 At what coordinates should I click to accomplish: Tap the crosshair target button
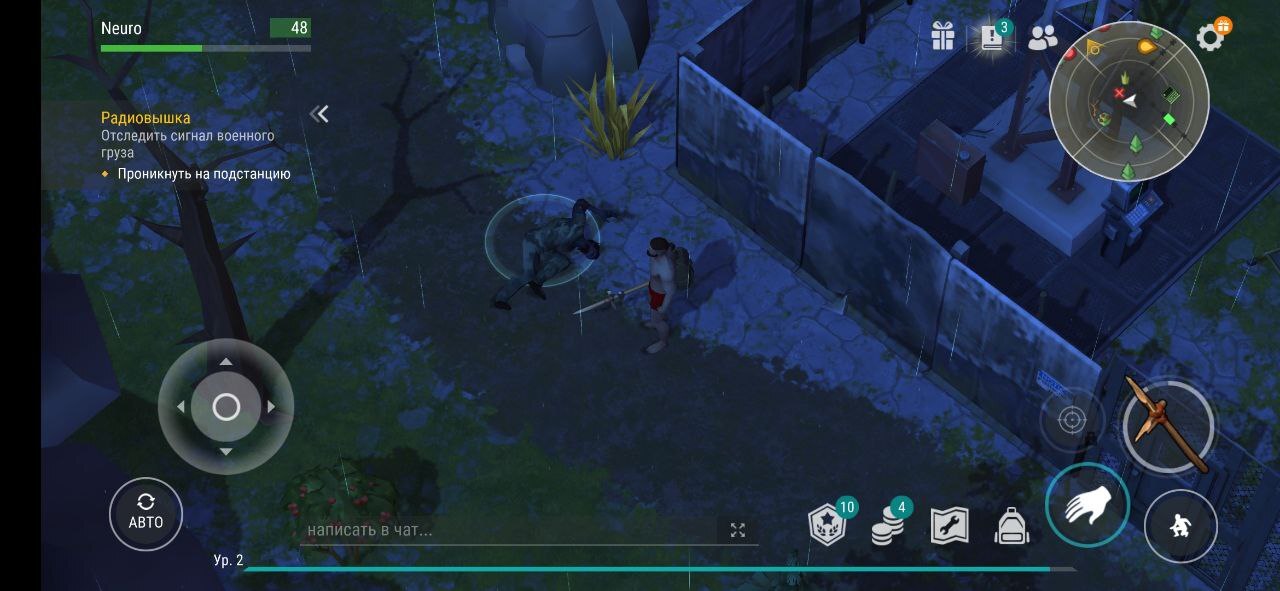1072,420
